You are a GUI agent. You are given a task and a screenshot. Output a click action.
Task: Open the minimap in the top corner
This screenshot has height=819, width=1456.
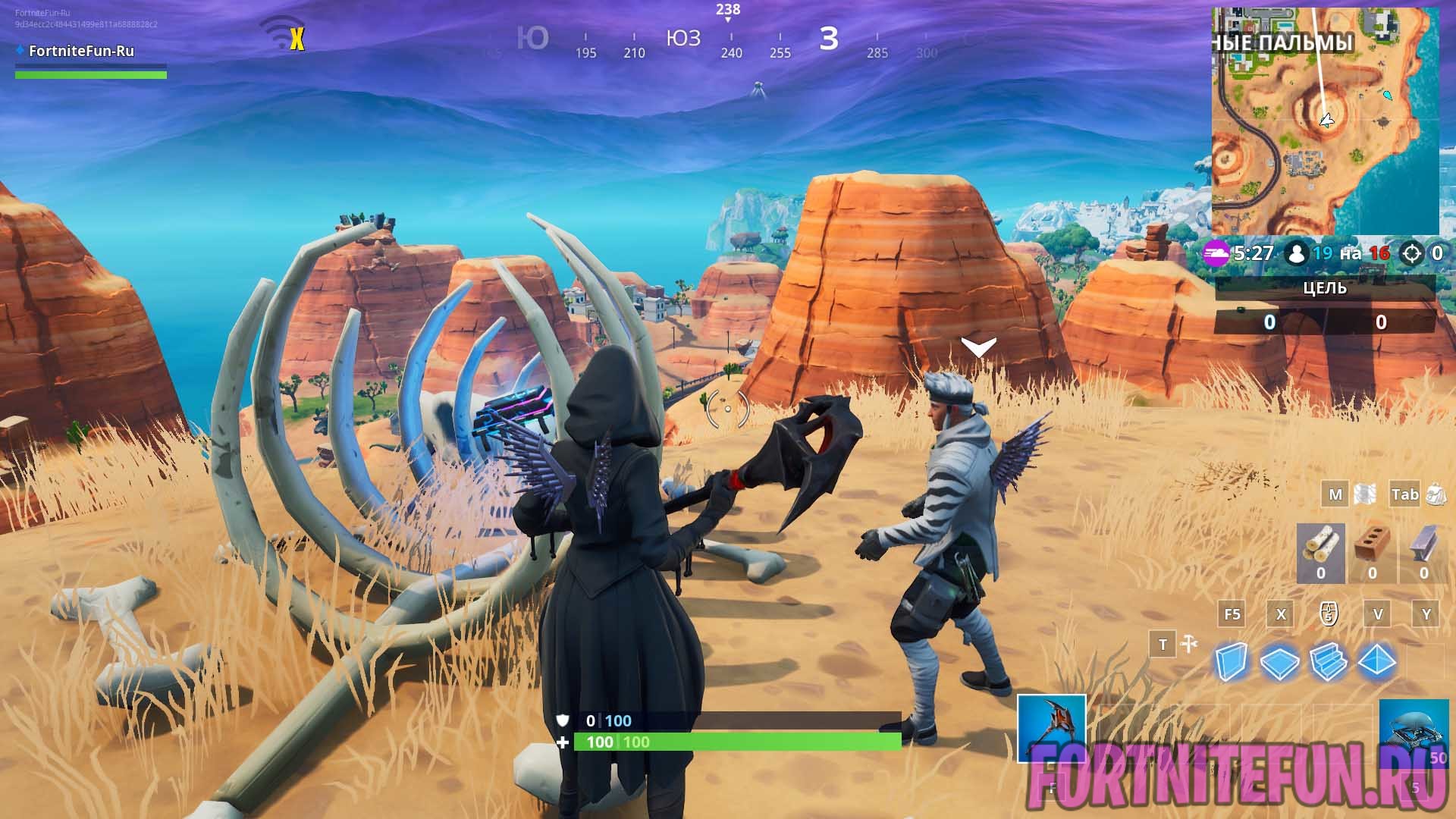click(x=1325, y=121)
